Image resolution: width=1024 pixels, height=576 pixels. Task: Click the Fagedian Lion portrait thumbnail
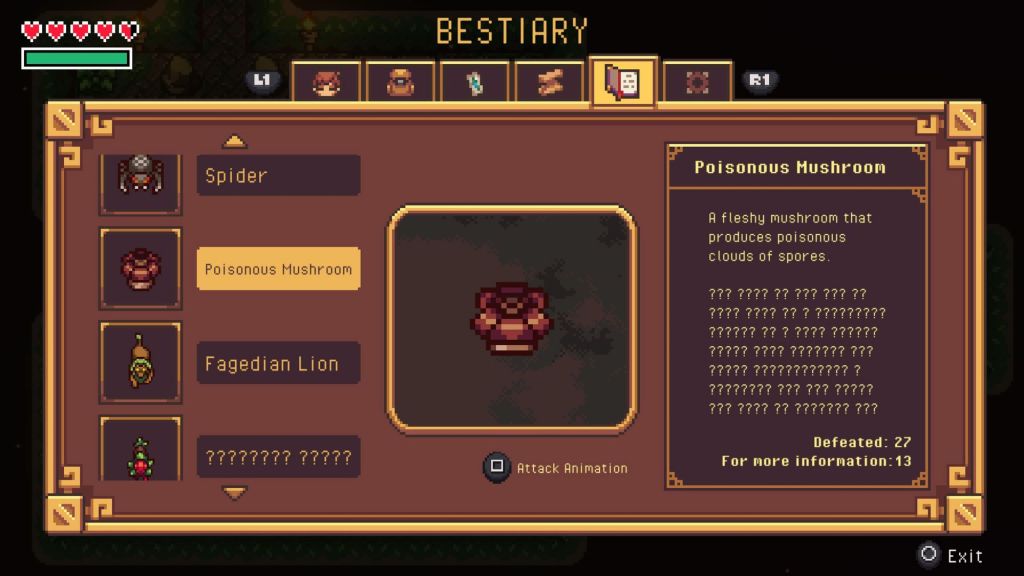click(140, 362)
